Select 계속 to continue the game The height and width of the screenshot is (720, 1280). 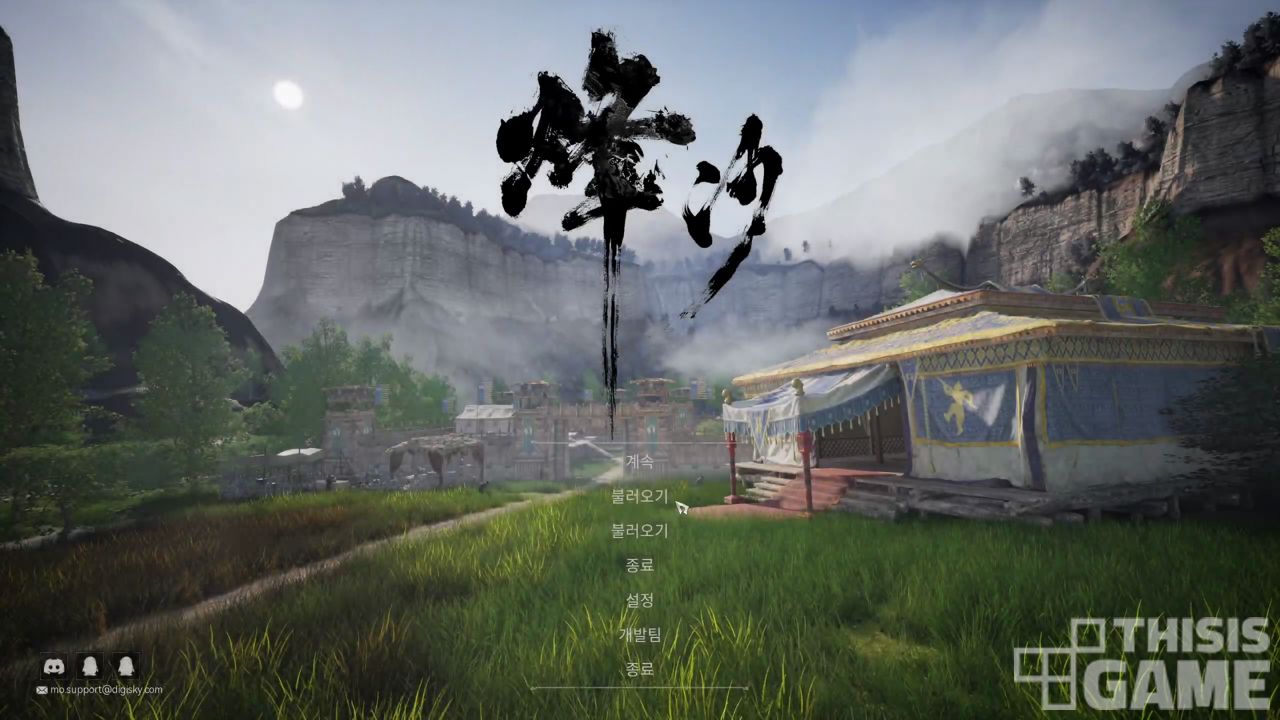(639, 462)
